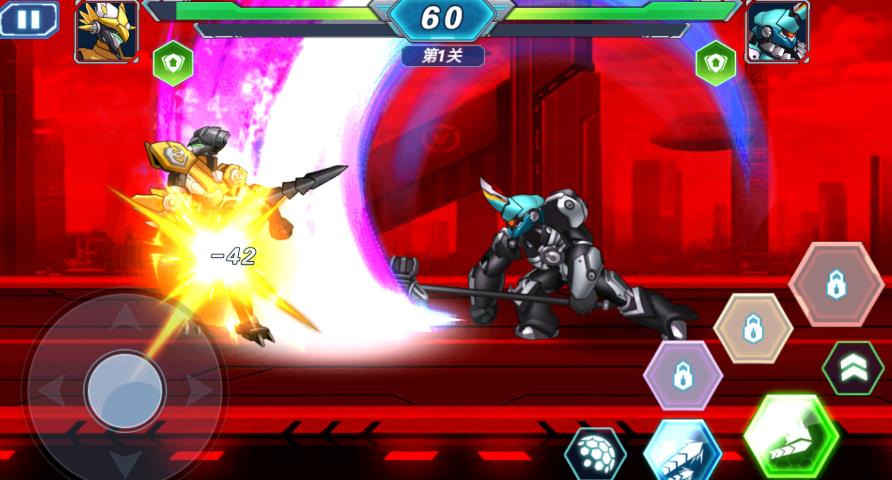Tap the green shield icon beside the enemy portrait
This screenshot has width=892, height=480.
tap(715, 63)
